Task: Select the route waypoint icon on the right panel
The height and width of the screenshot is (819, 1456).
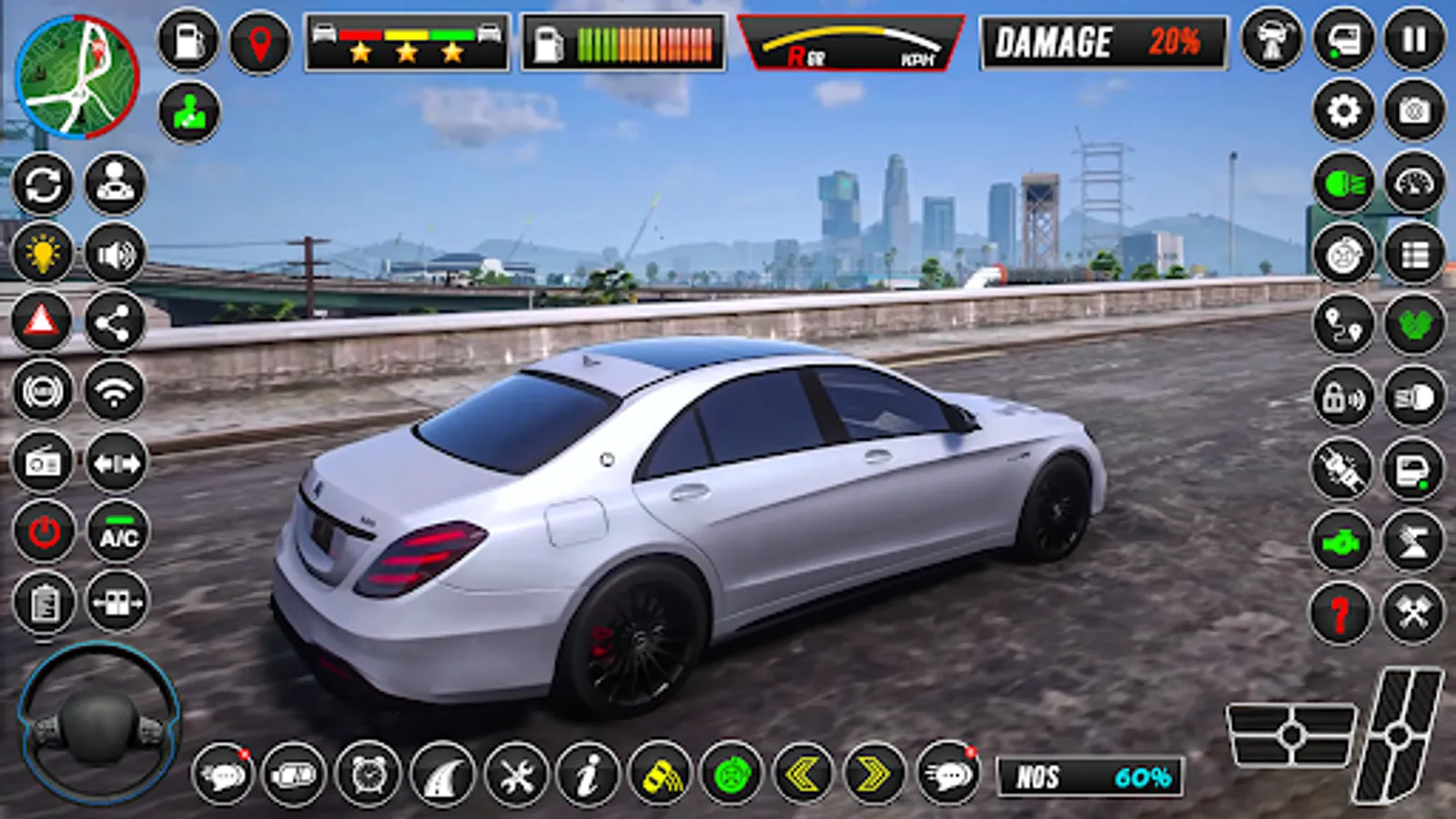Action: (x=1343, y=324)
